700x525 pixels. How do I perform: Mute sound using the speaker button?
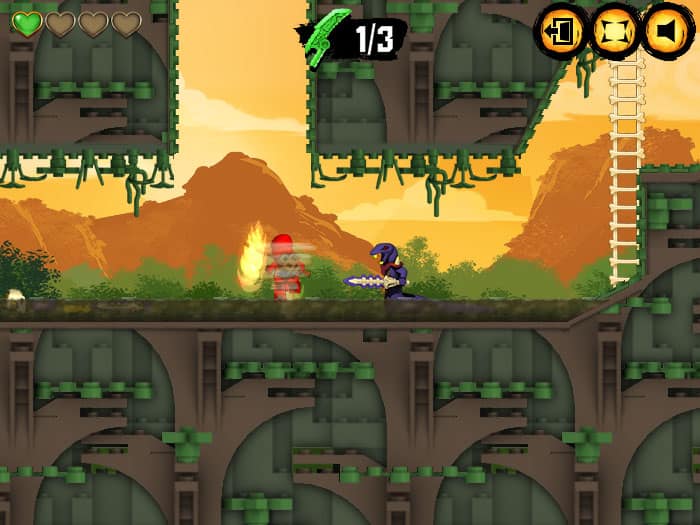pos(667,32)
